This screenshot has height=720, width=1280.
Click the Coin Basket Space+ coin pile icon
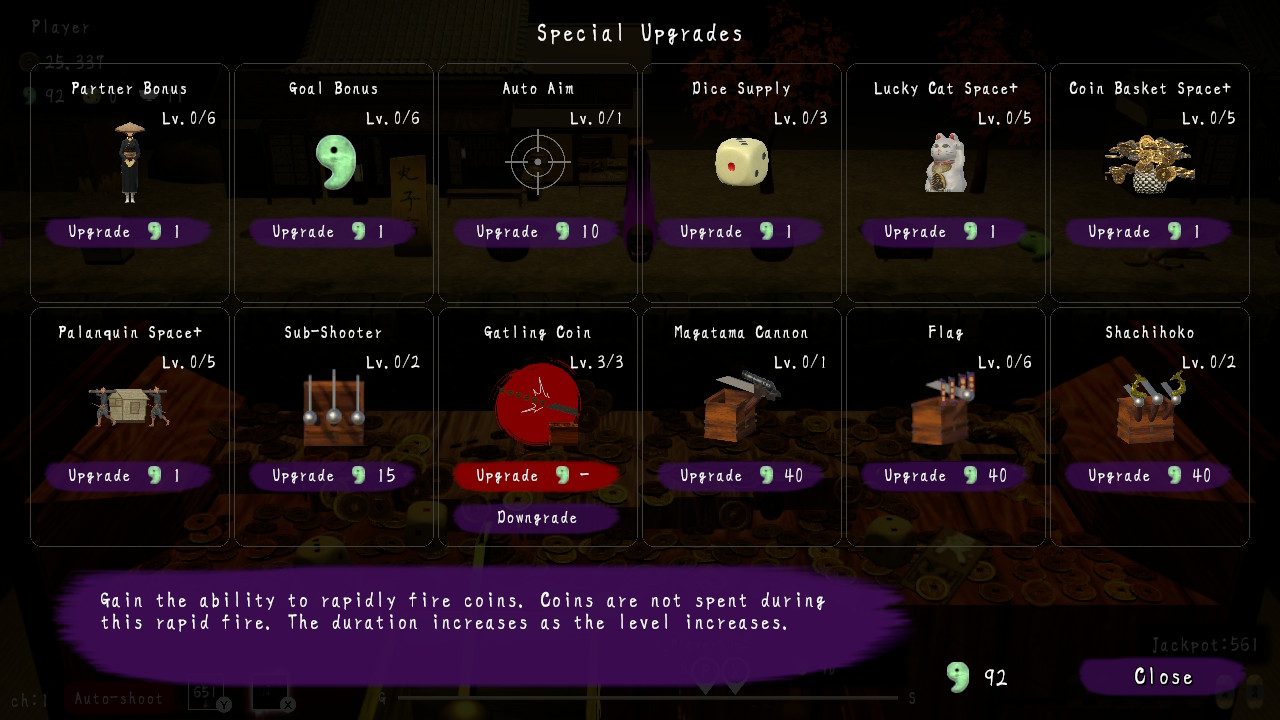pyautogui.click(x=1148, y=162)
